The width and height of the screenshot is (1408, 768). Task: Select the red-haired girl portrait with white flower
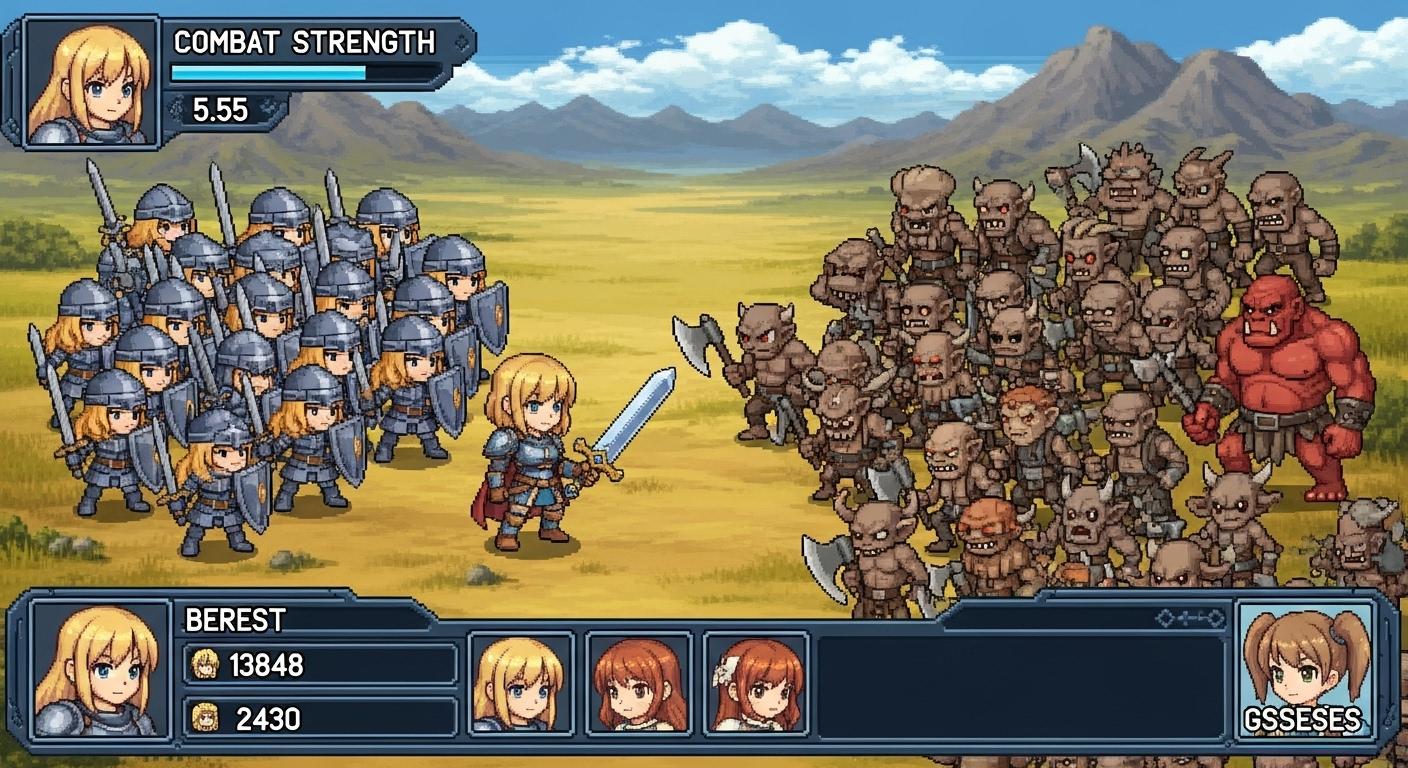tap(756, 682)
